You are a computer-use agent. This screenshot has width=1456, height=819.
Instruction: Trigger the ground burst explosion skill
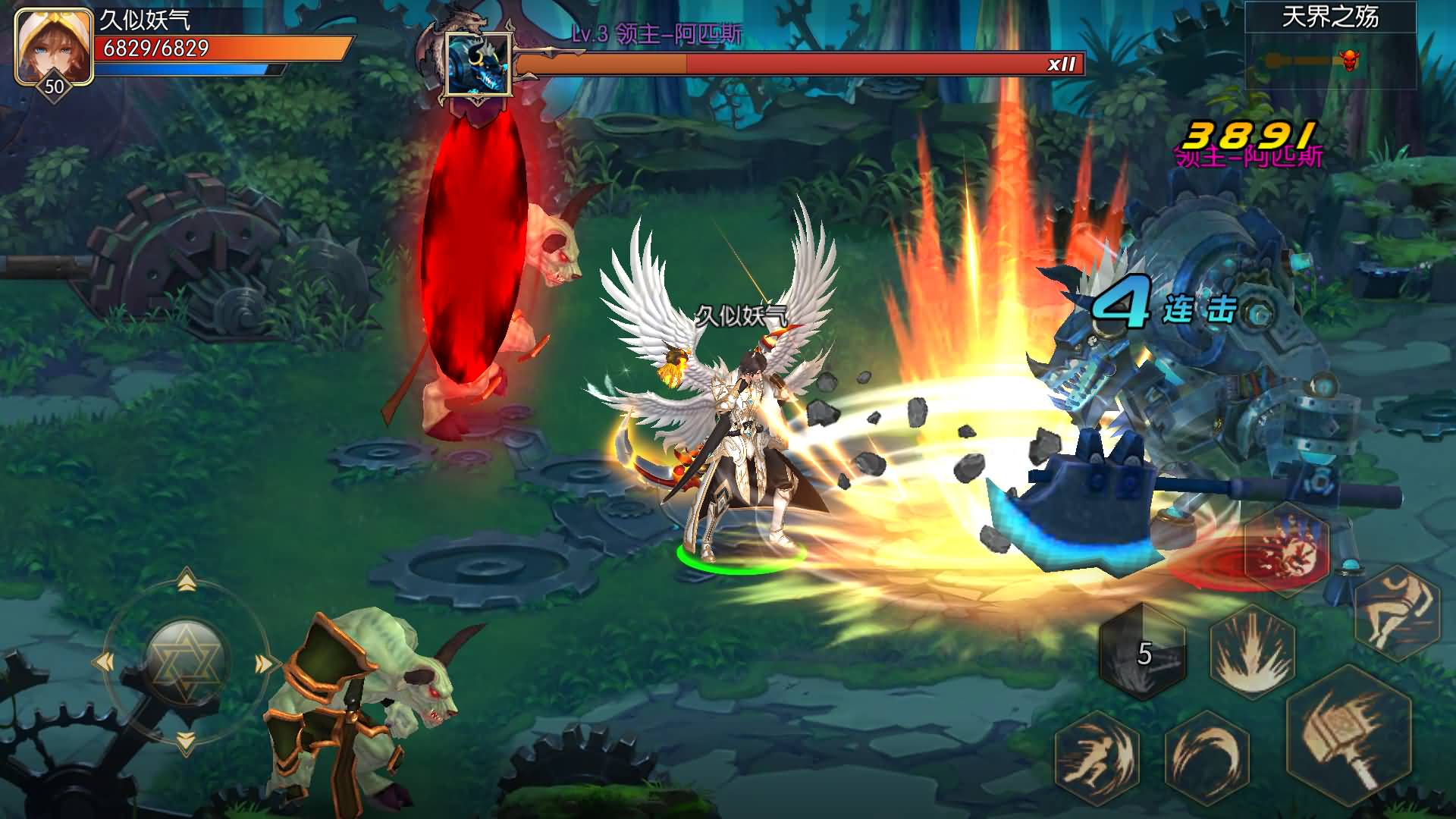(1252, 654)
